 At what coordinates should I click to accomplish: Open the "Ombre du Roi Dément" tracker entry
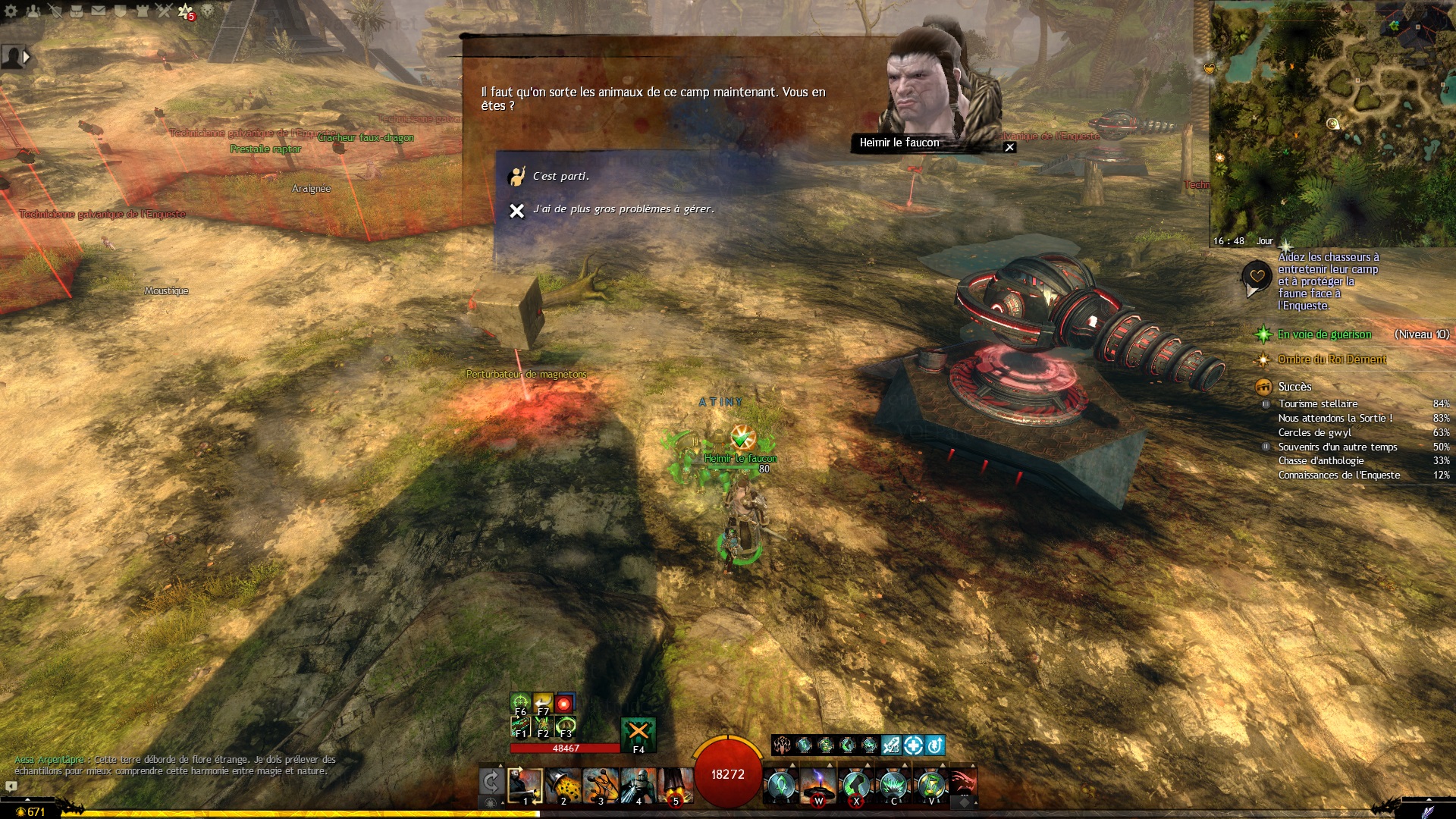click(1332, 359)
